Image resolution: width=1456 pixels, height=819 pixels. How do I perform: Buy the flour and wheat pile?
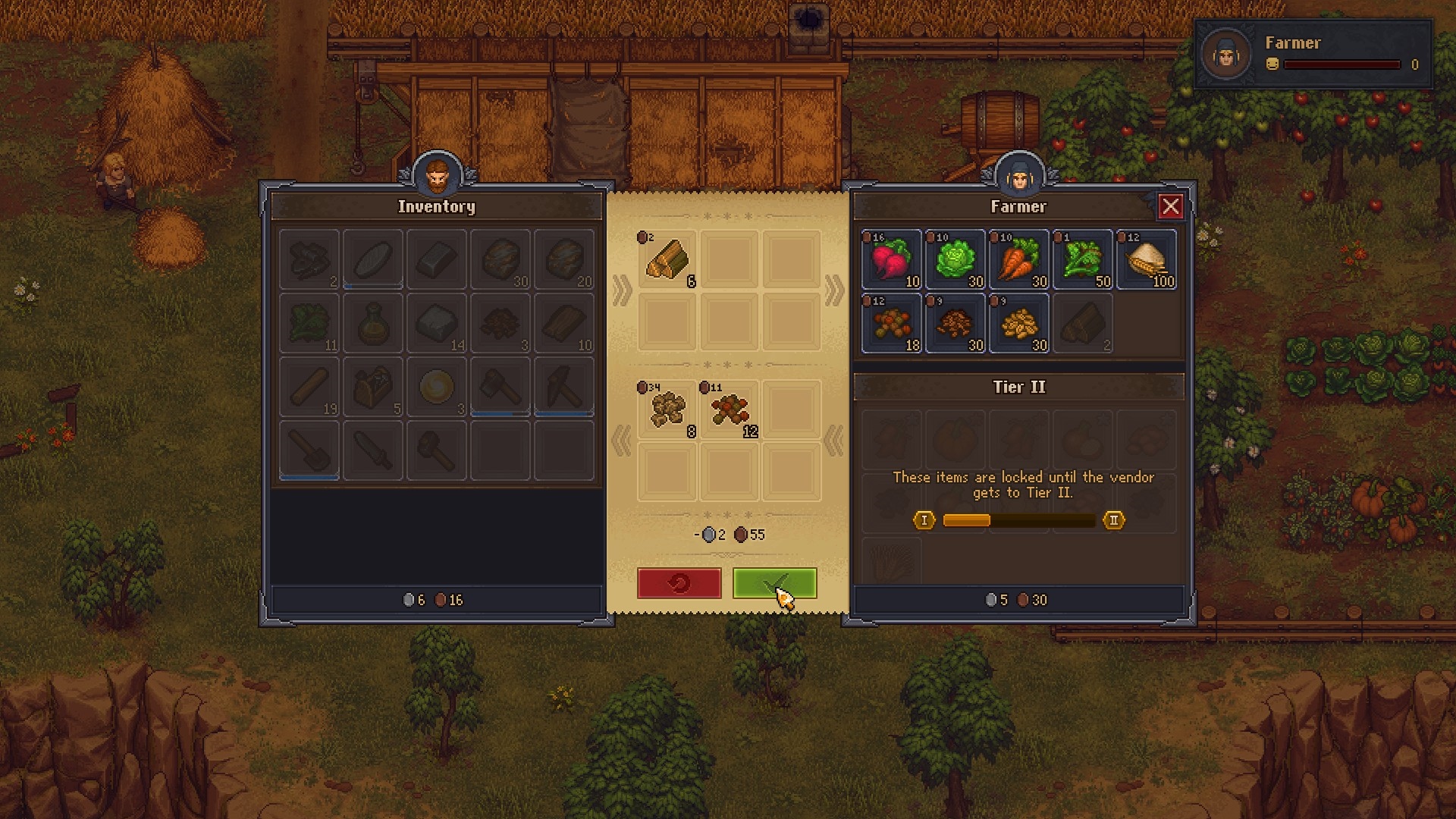pos(1146,260)
